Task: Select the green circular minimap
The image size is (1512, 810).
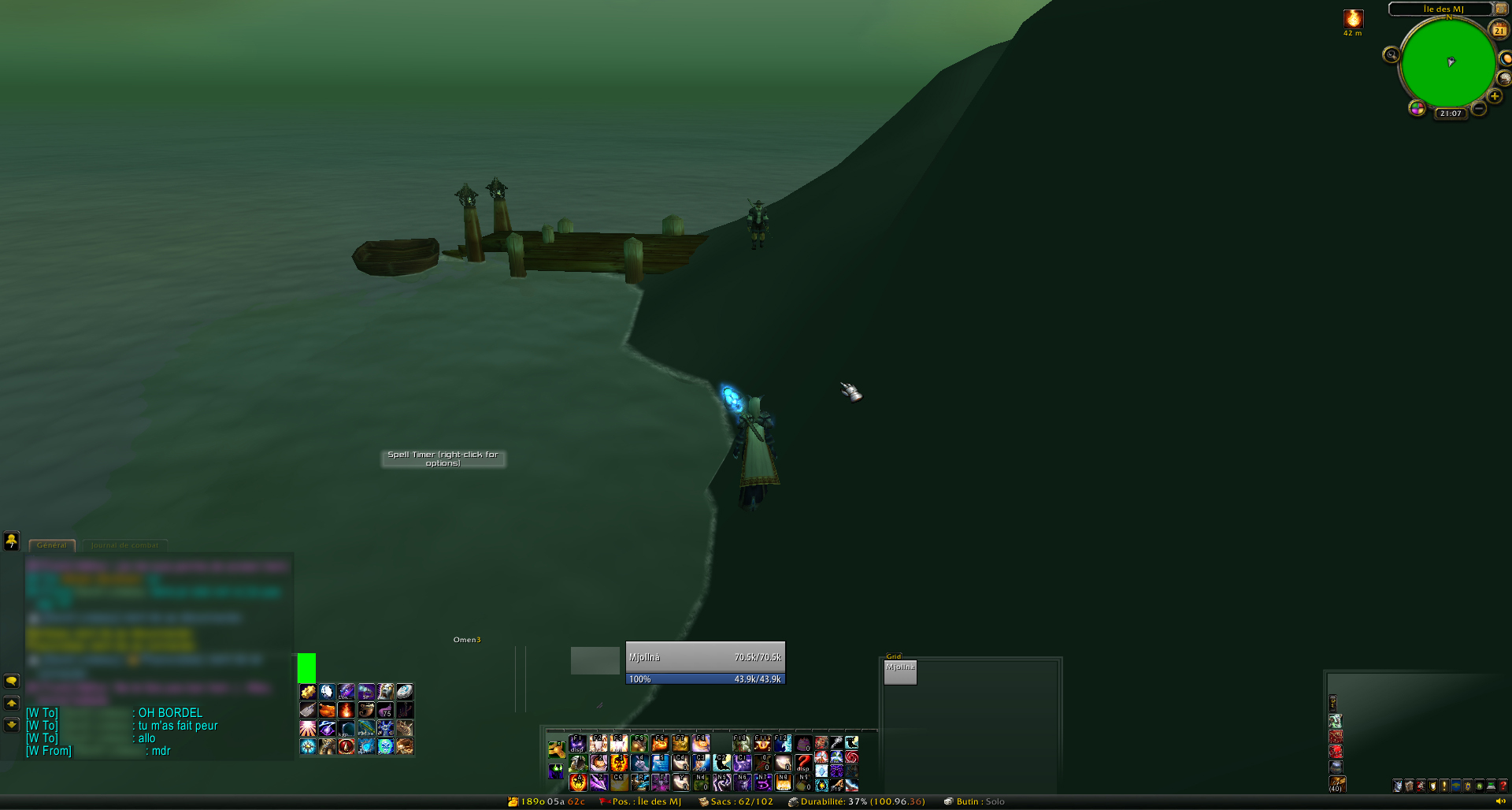Action: (x=1447, y=63)
